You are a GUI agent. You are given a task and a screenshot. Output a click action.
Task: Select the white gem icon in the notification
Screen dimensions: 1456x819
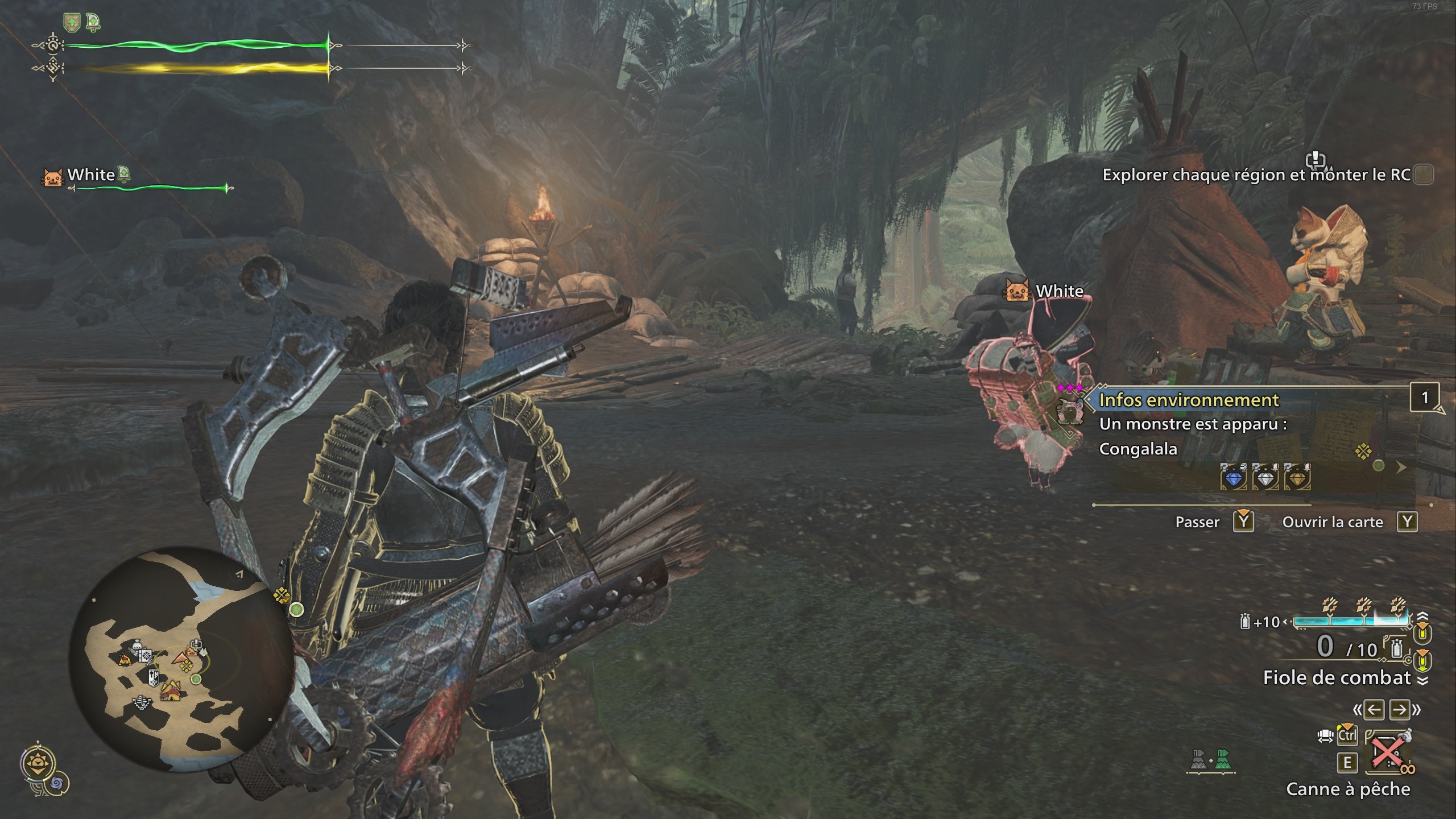(1266, 478)
